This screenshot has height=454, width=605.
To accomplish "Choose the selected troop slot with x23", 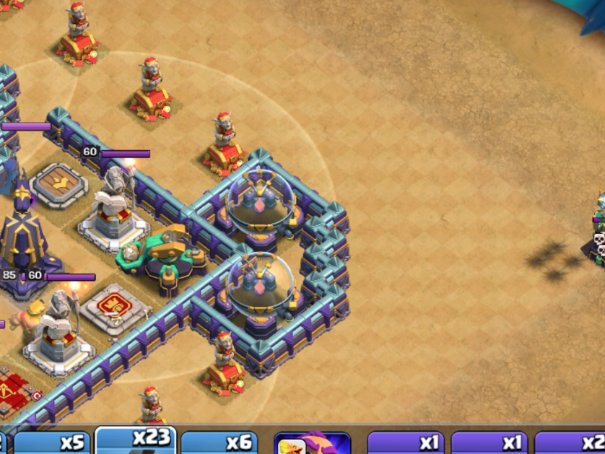I will (x=136, y=440).
